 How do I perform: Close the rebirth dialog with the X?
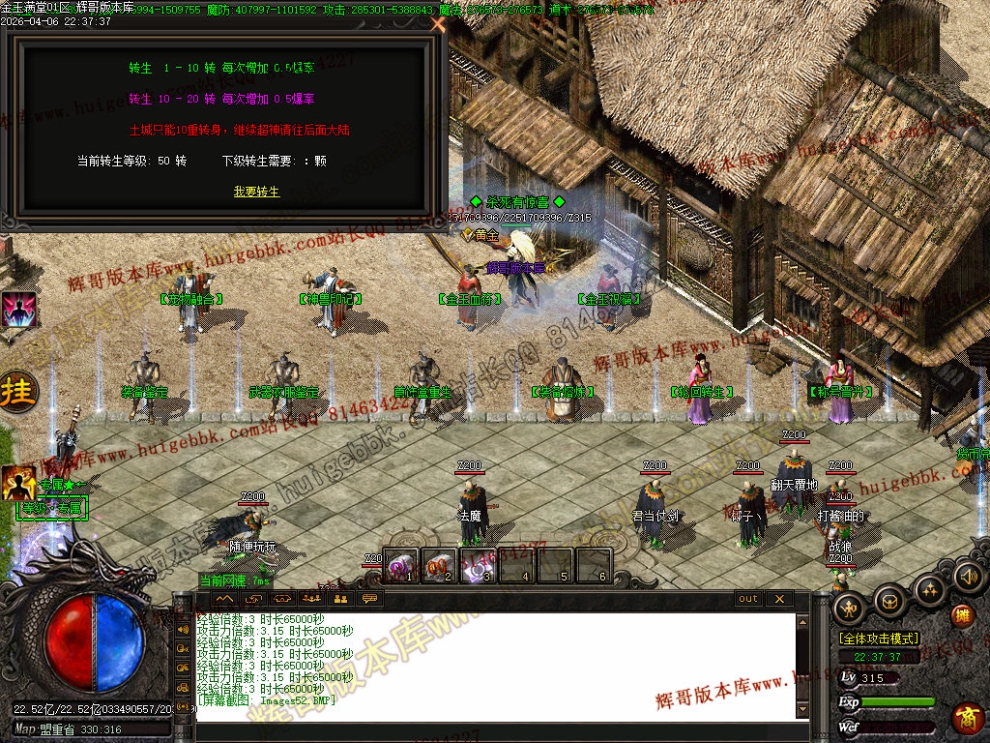(437, 26)
